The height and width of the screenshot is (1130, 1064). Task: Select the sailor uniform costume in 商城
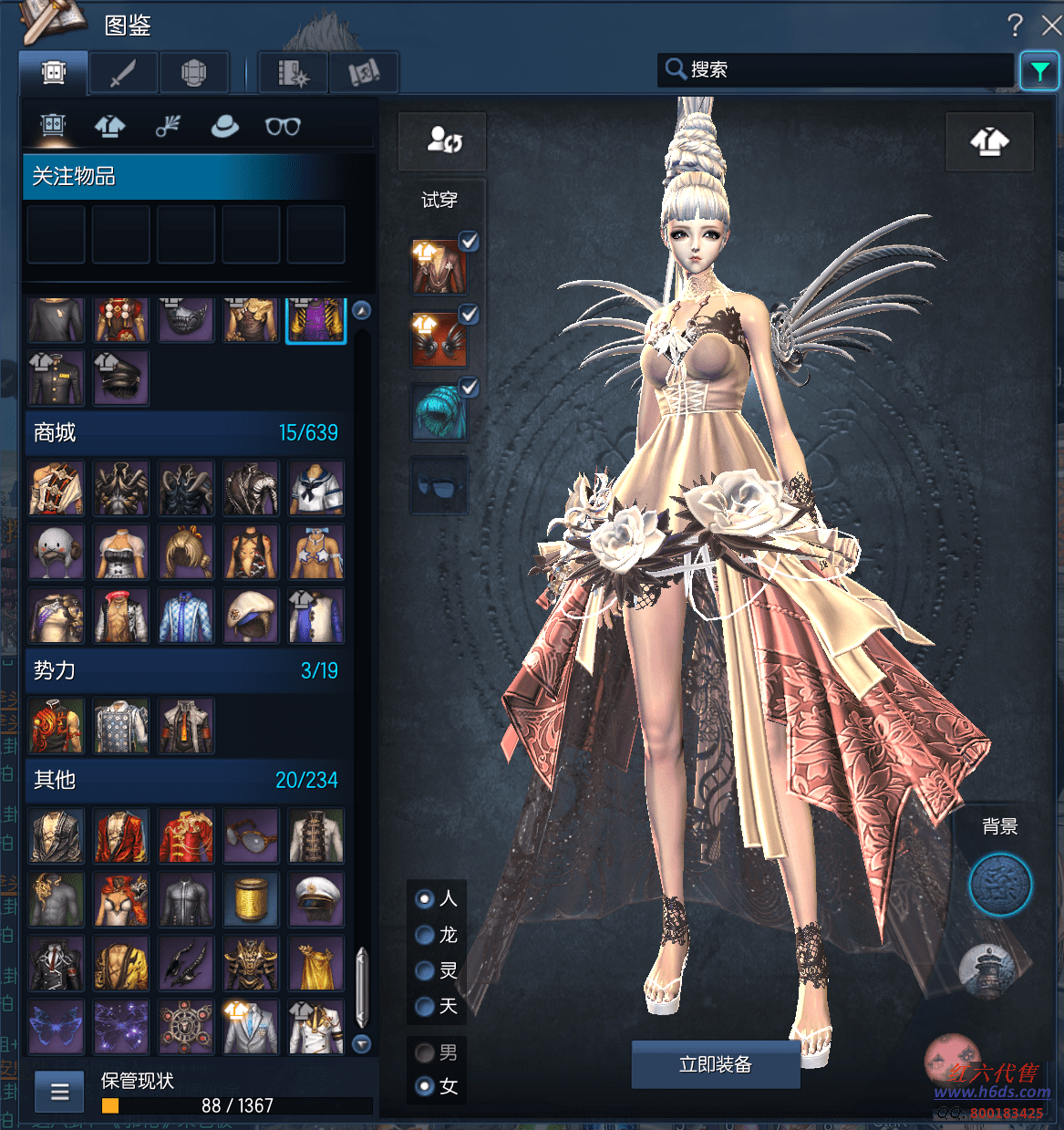(315, 488)
